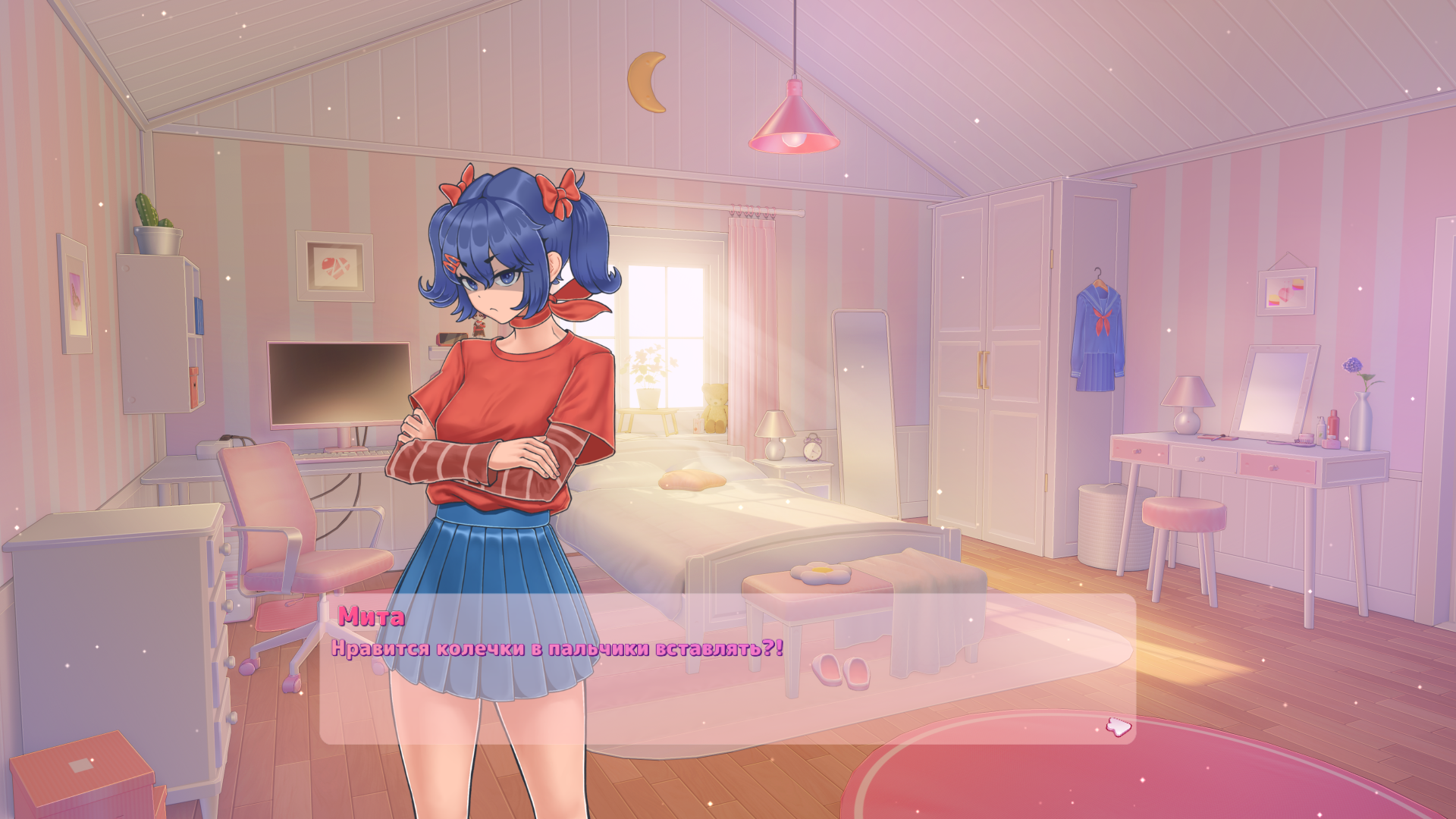Click the continue arrow in the dialogue box
The width and height of the screenshot is (1456, 819).
point(1117,727)
